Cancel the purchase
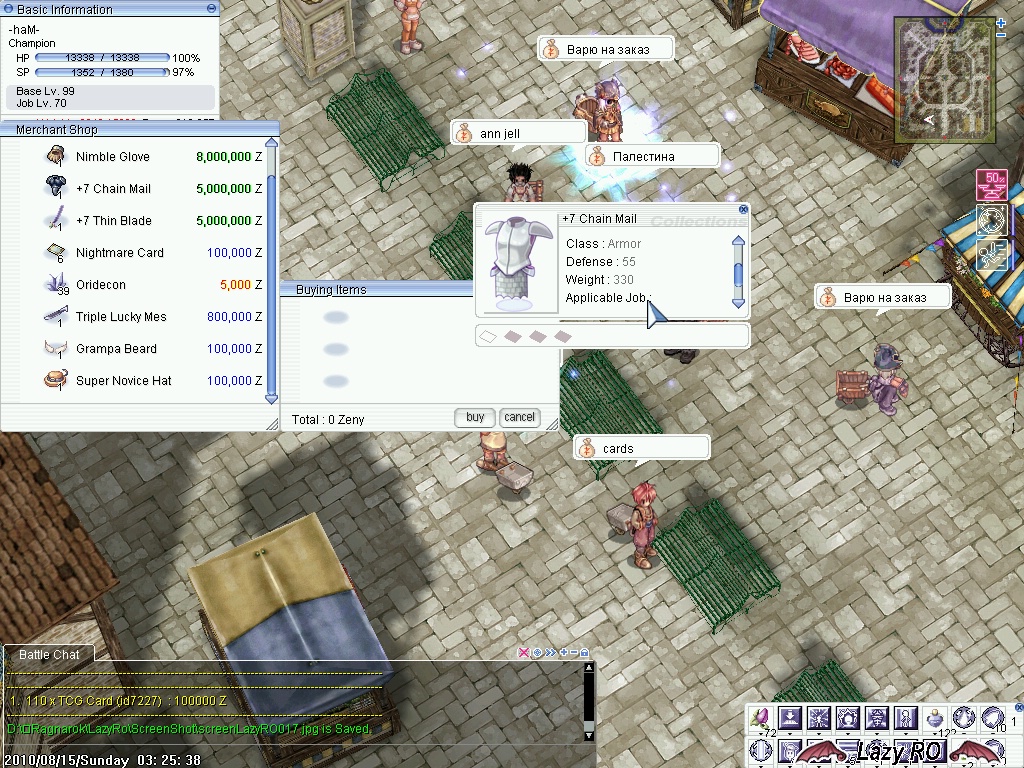 (519, 417)
